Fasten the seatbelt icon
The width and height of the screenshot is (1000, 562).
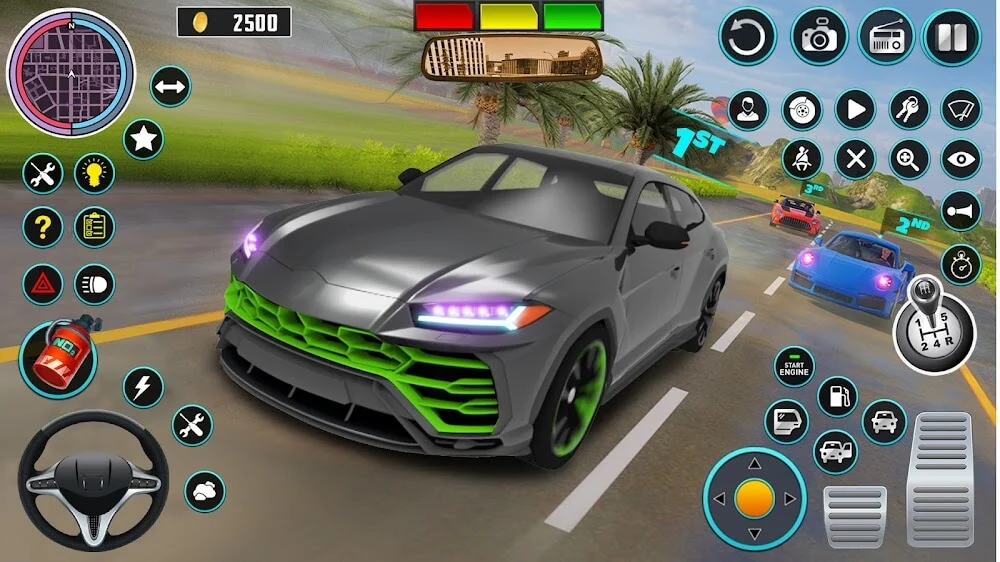tap(802, 160)
